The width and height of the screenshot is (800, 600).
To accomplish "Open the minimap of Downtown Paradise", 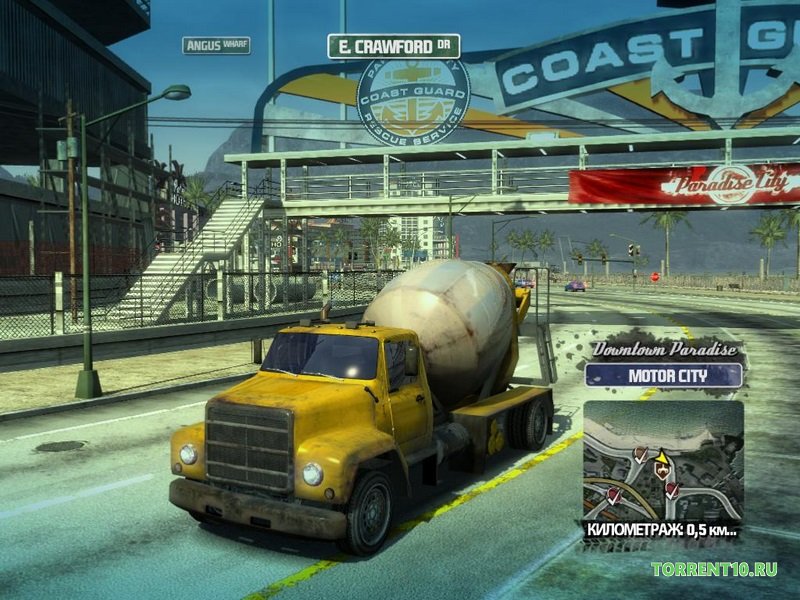I will (x=663, y=460).
